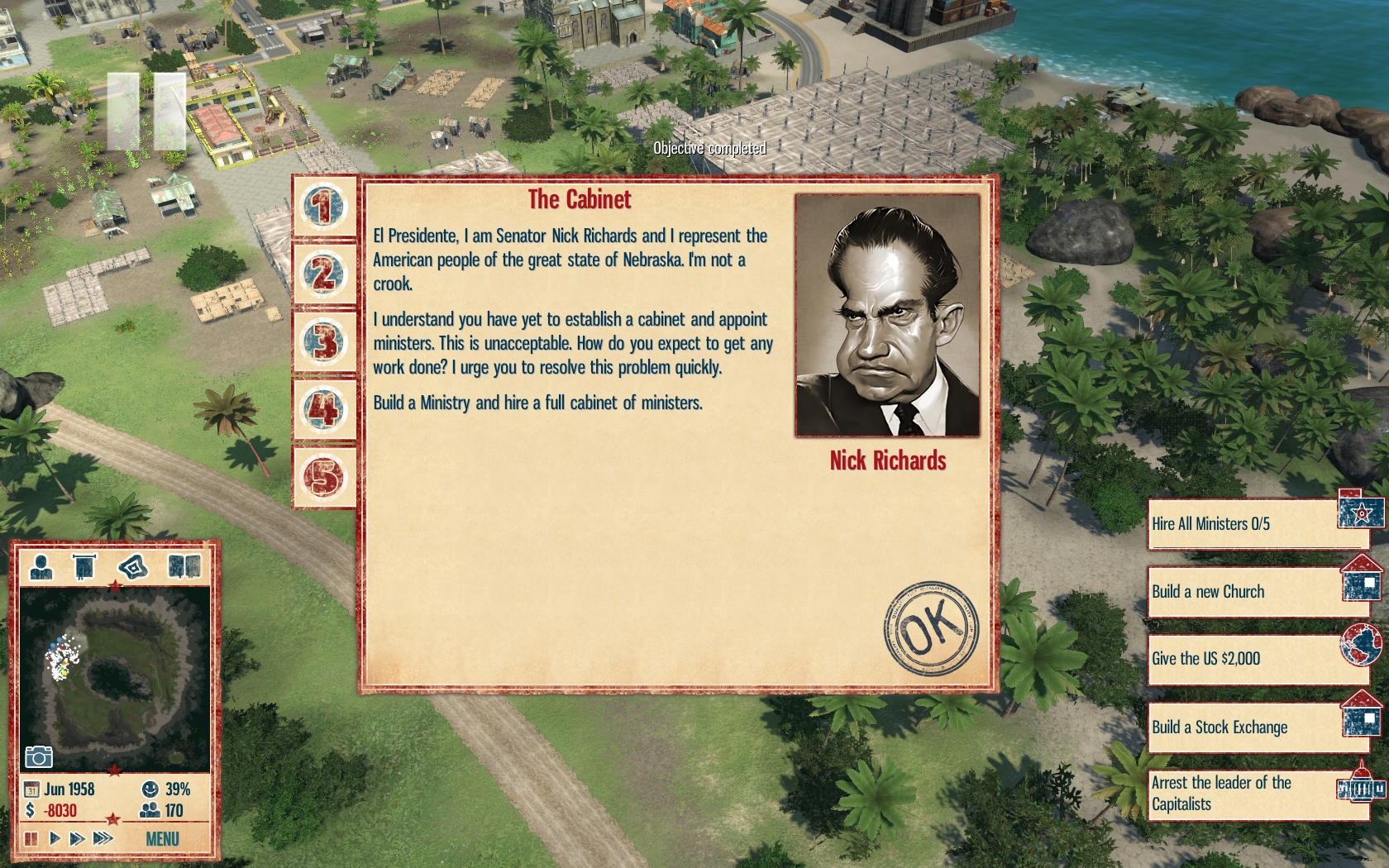Select numbered tab 4 beside the dialog
The width and height of the screenshot is (1389, 868).
pyautogui.click(x=324, y=409)
